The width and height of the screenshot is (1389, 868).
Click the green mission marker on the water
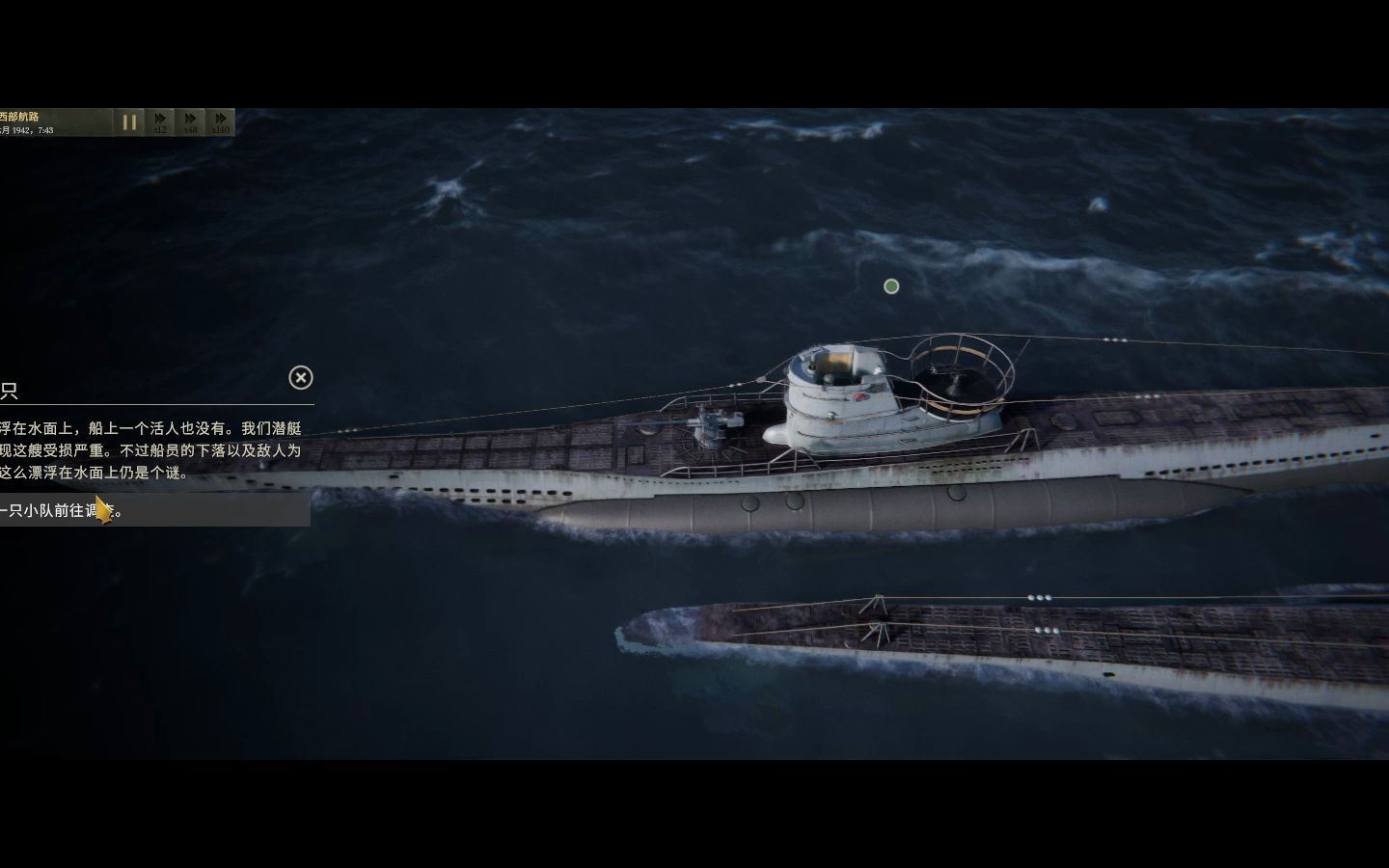tap(889, 285)
